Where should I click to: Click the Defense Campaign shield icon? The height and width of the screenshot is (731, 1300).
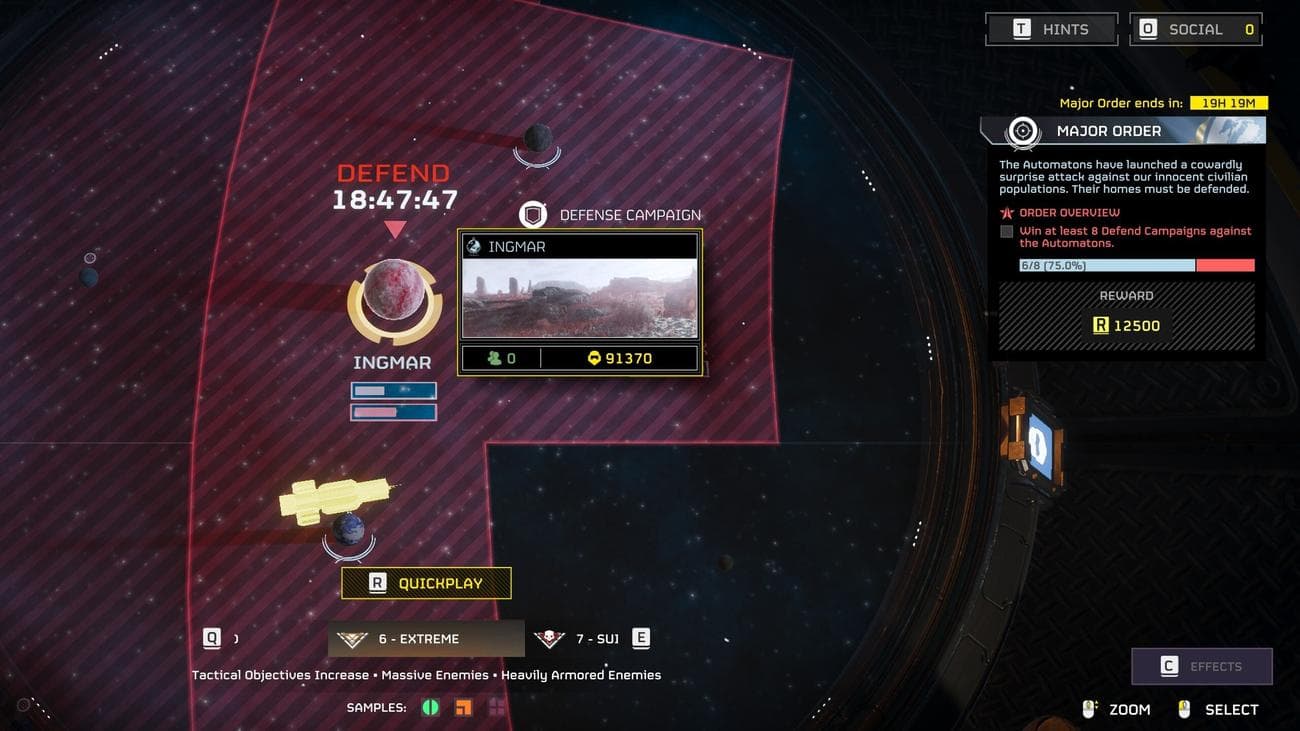[x=533, y=213]
